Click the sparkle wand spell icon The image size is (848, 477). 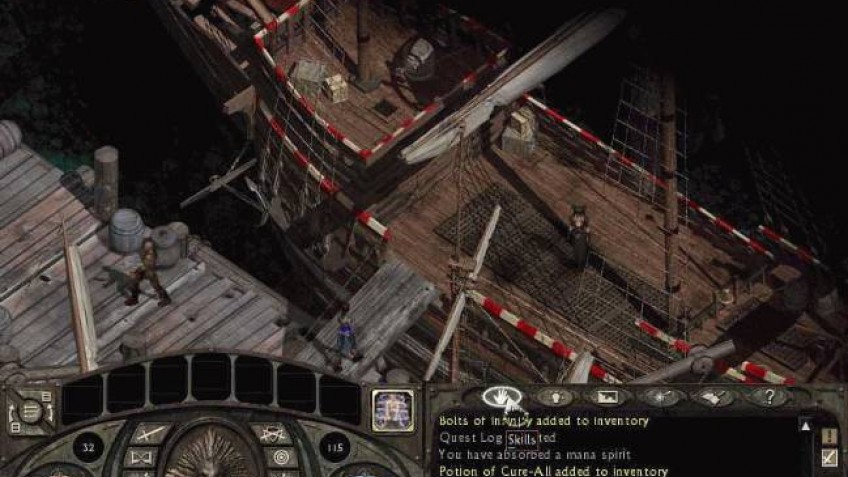[x=660, y=397]
